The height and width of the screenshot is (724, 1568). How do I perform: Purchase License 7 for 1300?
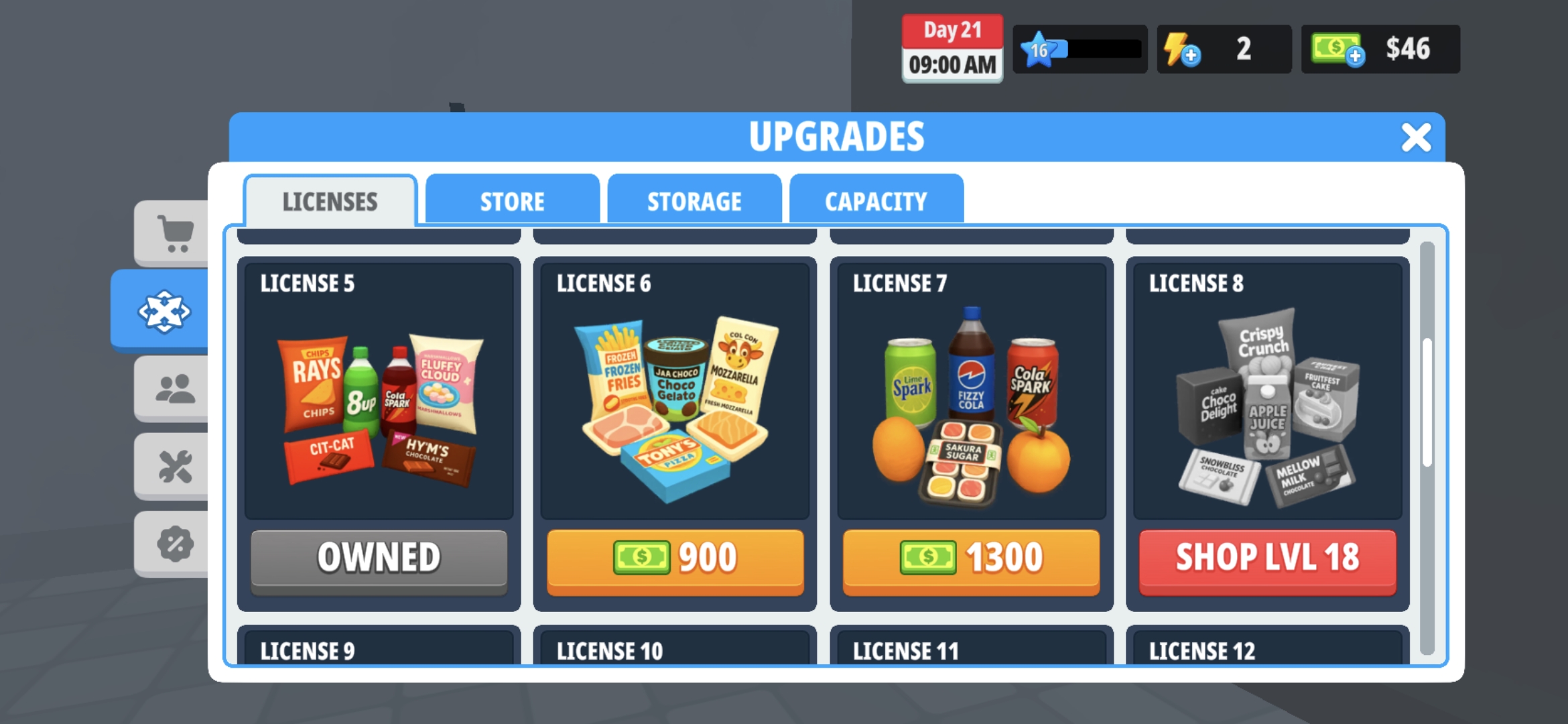970,558
